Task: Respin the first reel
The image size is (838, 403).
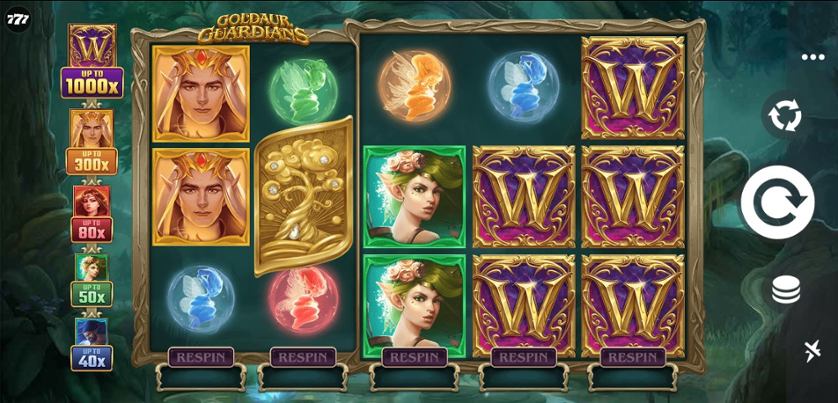Action: tap(201, 357)
